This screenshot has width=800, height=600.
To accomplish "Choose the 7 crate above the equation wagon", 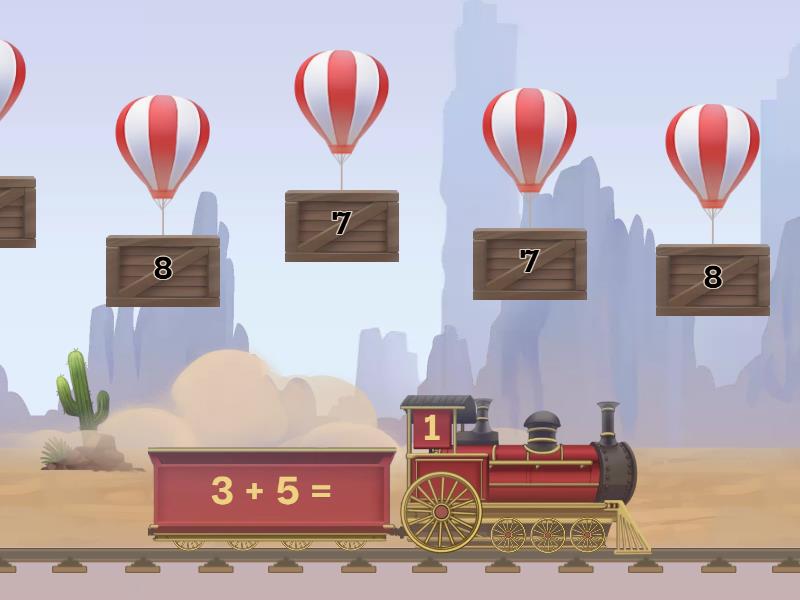I will pos(342,225).
